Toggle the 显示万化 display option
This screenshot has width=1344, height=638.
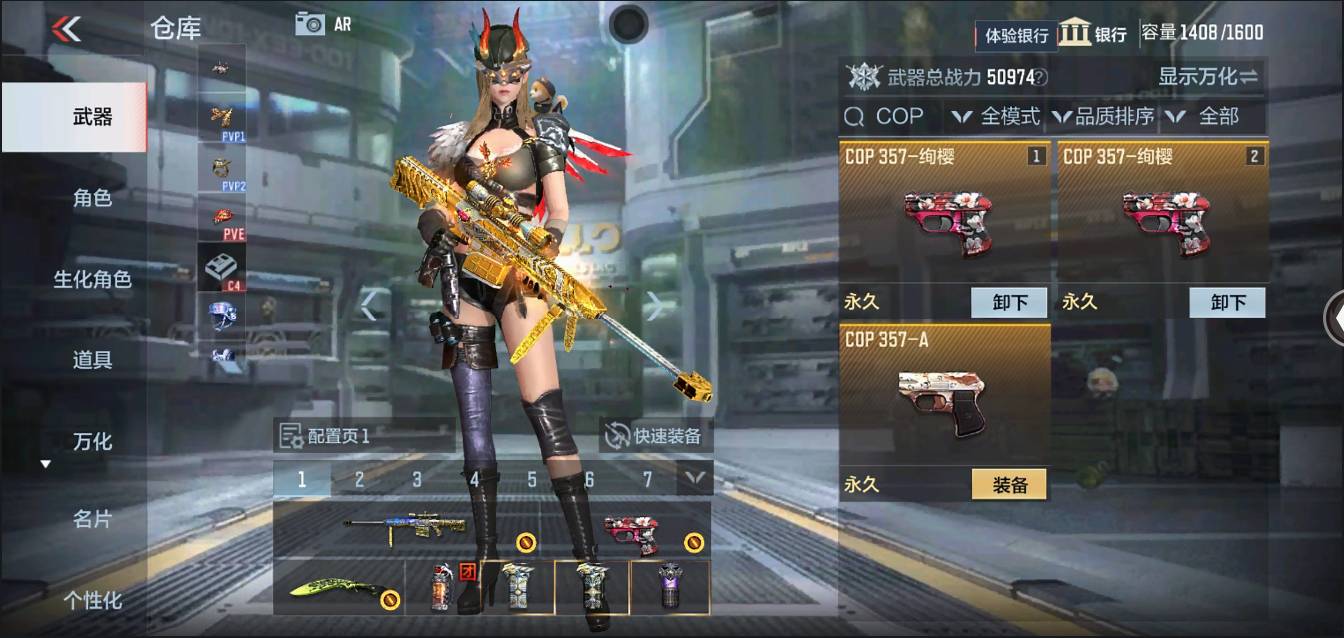tap(1207, 77)
